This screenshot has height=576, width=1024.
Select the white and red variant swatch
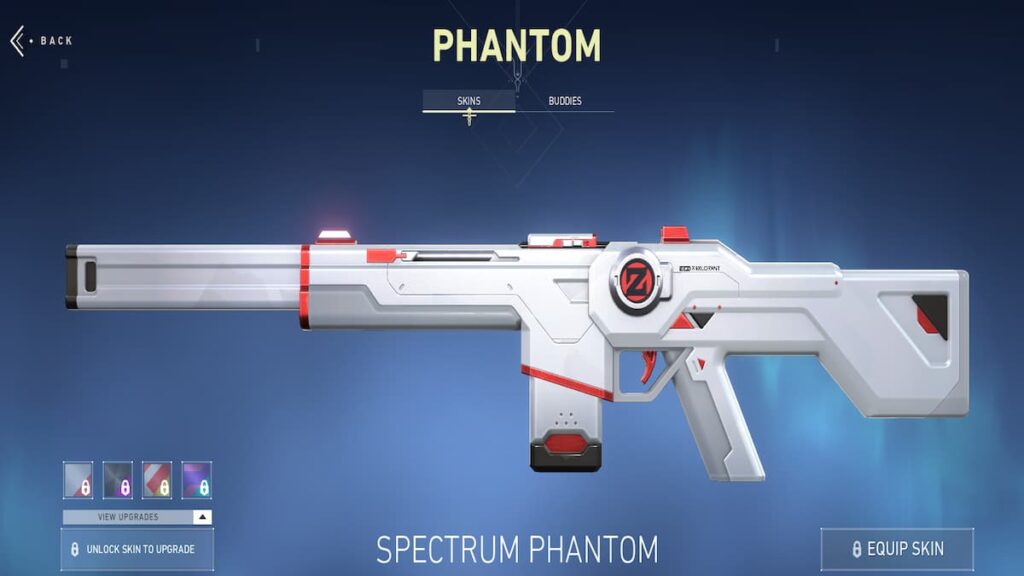pyautogui.click(x=78, y=480)
